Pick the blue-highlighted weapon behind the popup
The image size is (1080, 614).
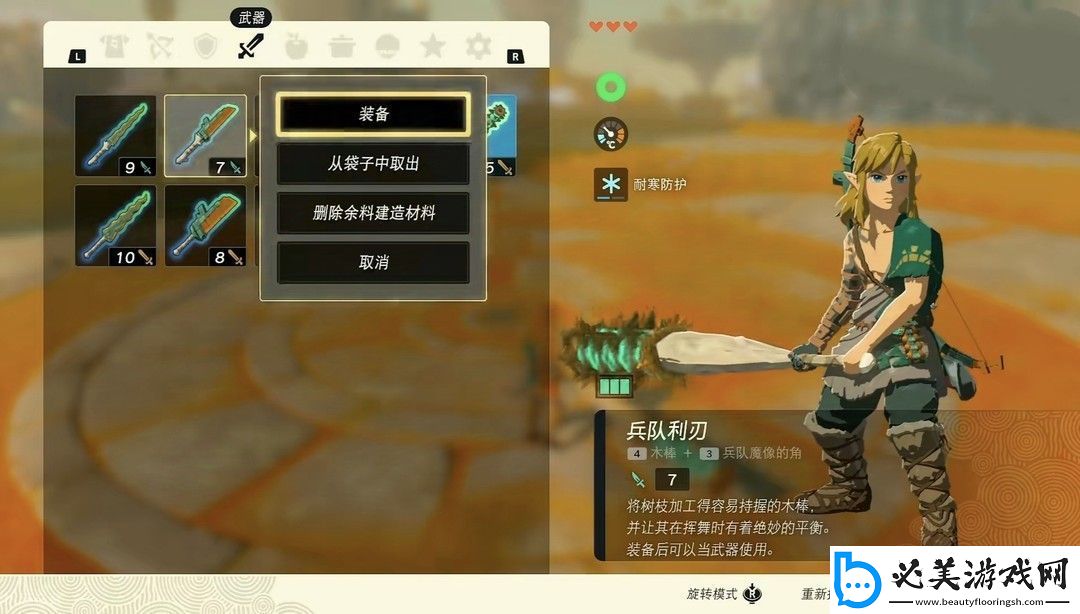coord(502,136)
